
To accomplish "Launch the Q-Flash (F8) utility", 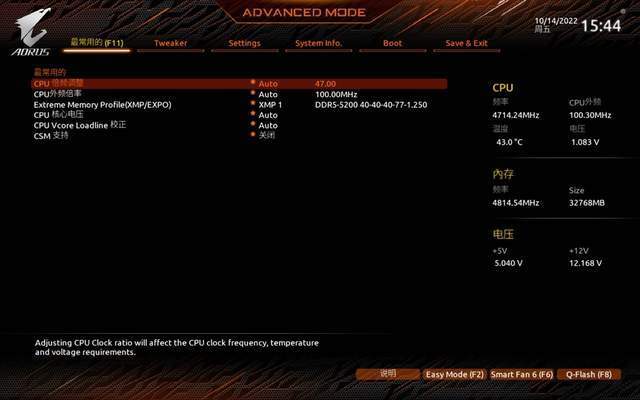I will click(588, 374).
